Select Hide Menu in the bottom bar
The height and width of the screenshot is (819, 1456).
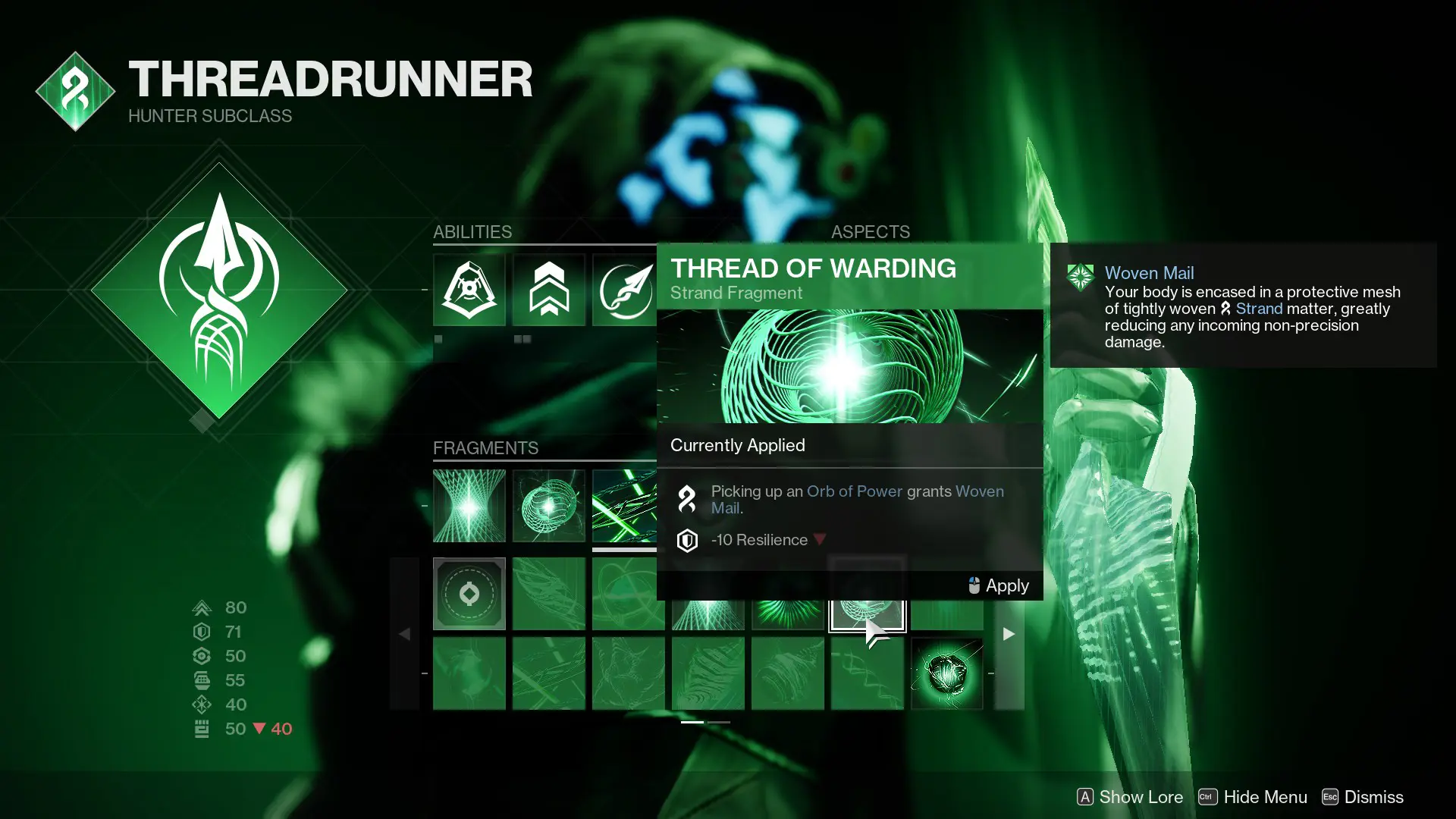(1265, 797)
